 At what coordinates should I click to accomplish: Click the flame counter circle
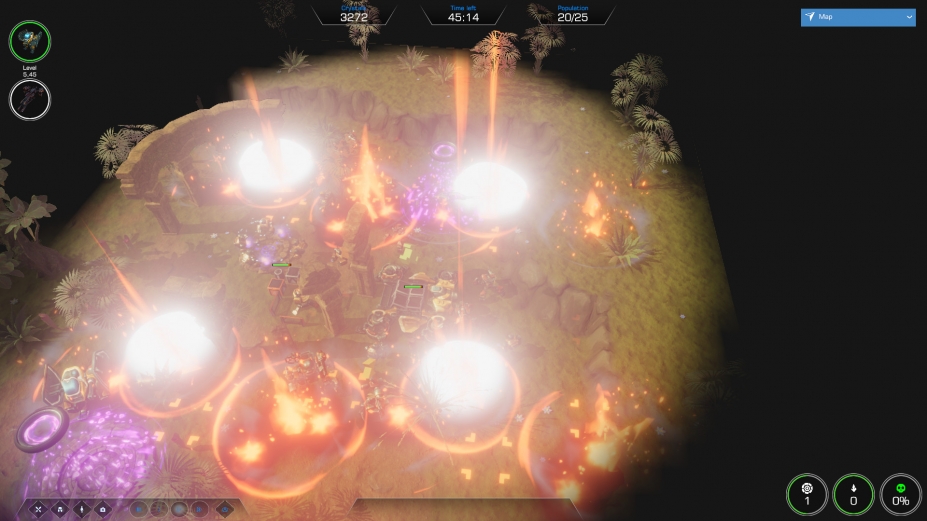pos(853,493)
